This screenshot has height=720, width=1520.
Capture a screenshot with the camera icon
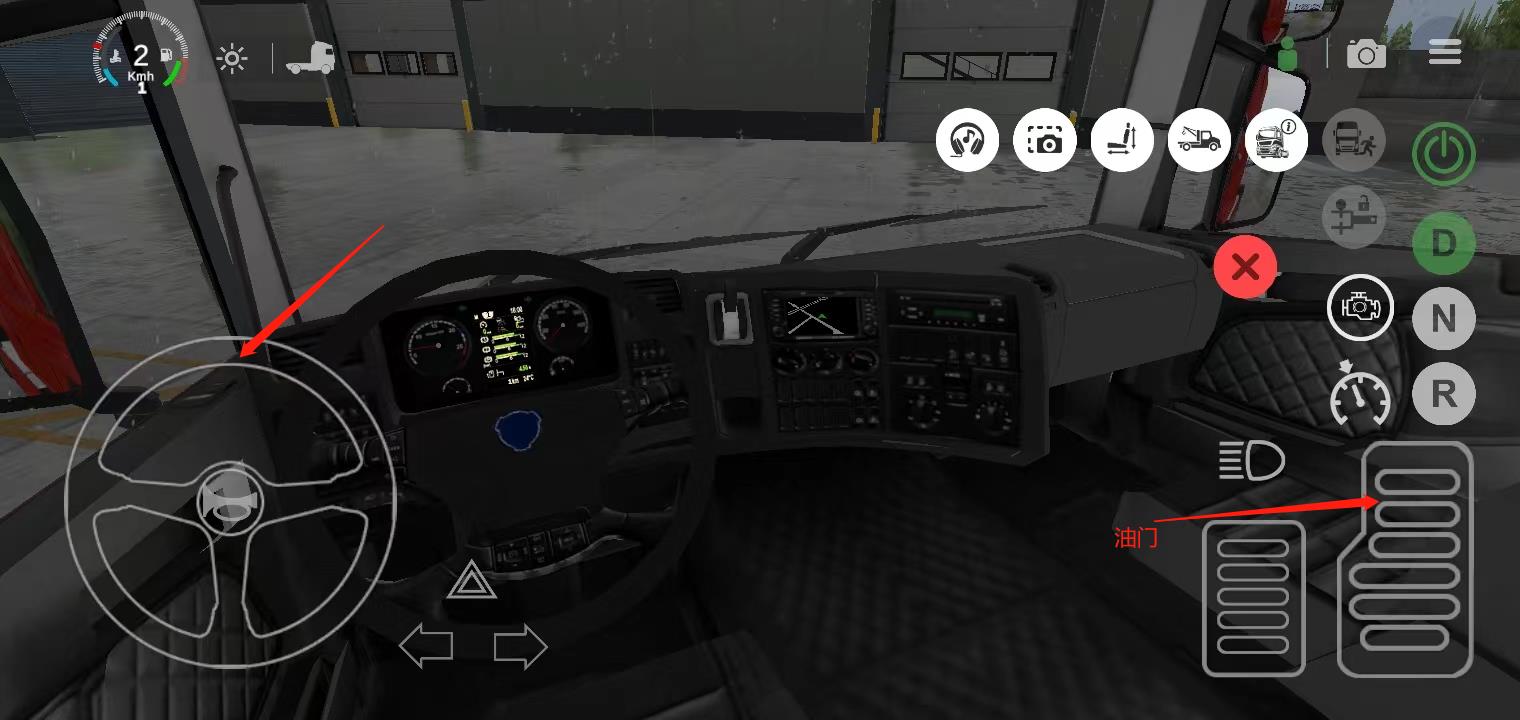1044,140
